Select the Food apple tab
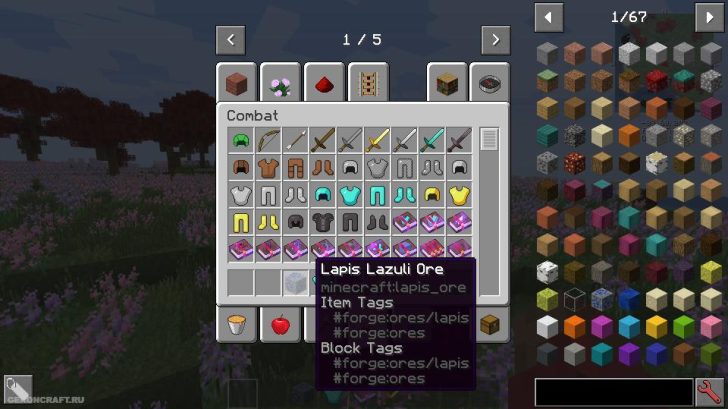 [281, 325]
